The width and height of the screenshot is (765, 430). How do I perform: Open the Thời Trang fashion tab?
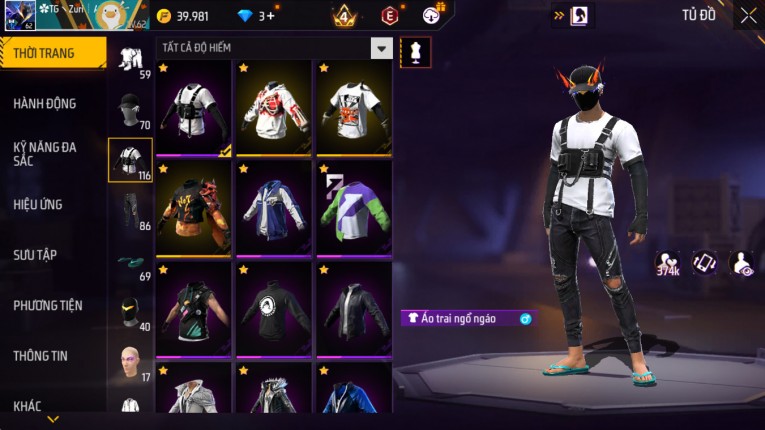(x=52, y=53)
